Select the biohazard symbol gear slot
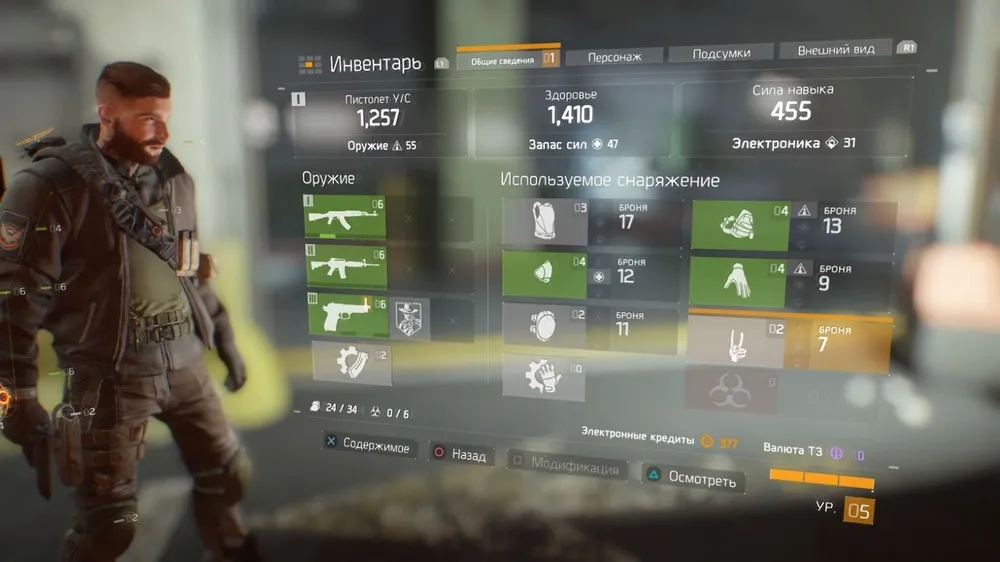1000x562 pixels. pyautogui.click(x=735, y=390)
